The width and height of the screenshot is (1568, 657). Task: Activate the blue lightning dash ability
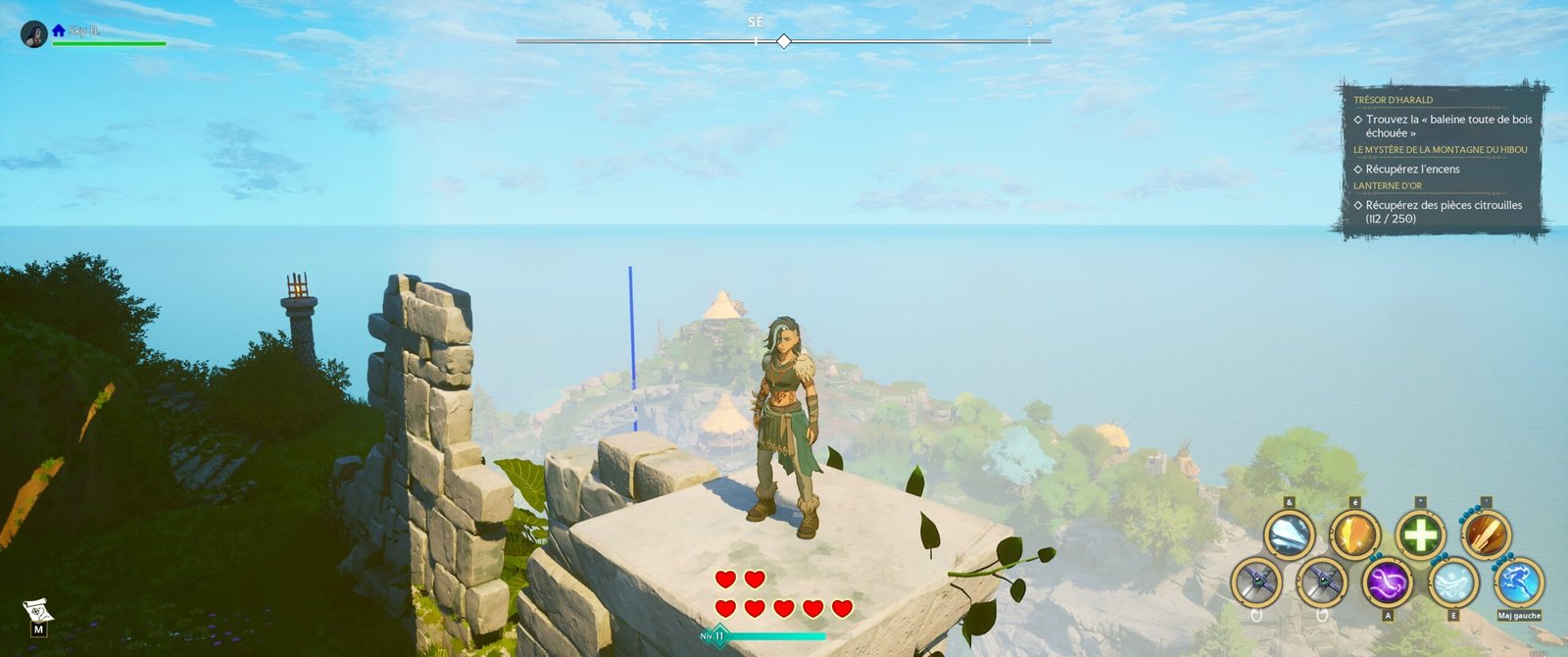pyautogui.click(x=1518, y=582)
